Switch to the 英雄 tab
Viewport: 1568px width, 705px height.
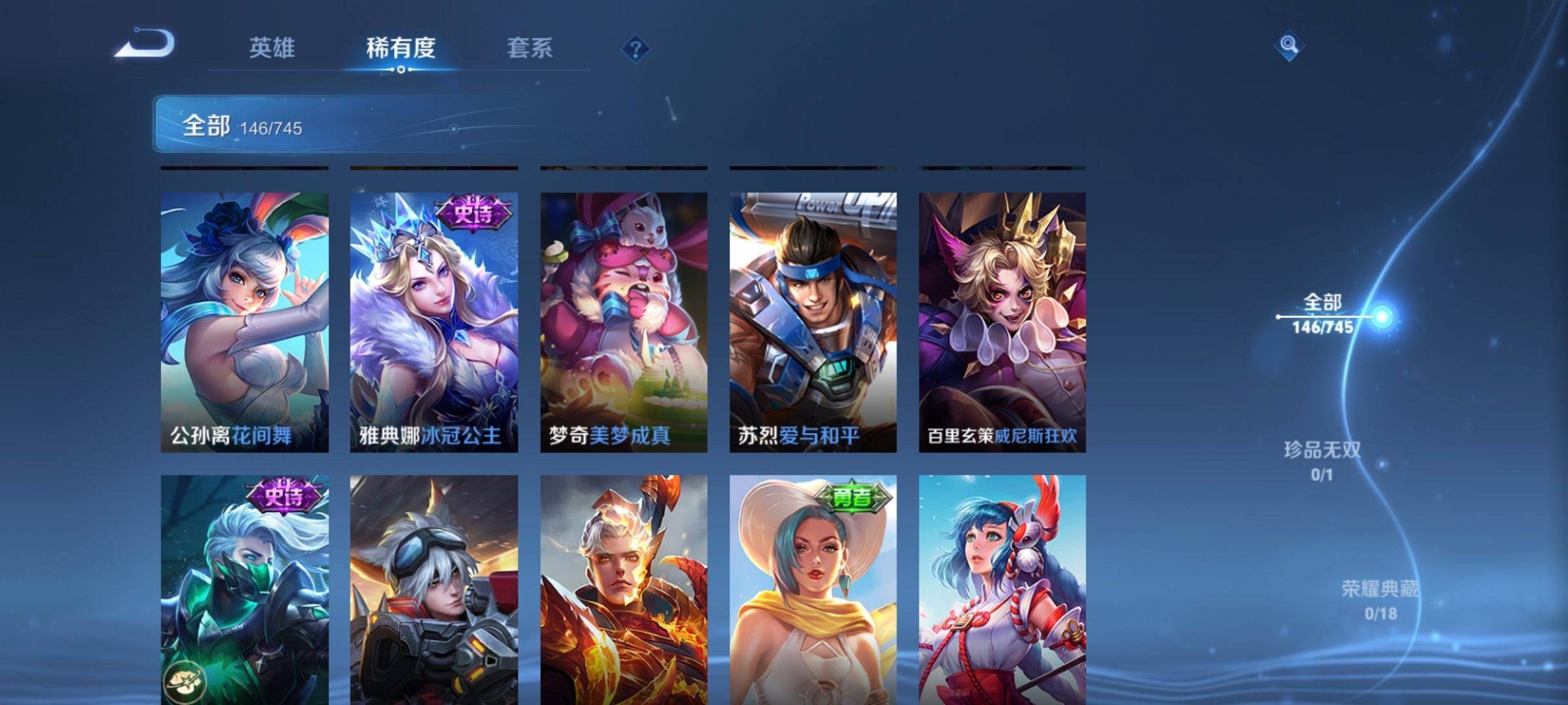(x=272, y=48)
